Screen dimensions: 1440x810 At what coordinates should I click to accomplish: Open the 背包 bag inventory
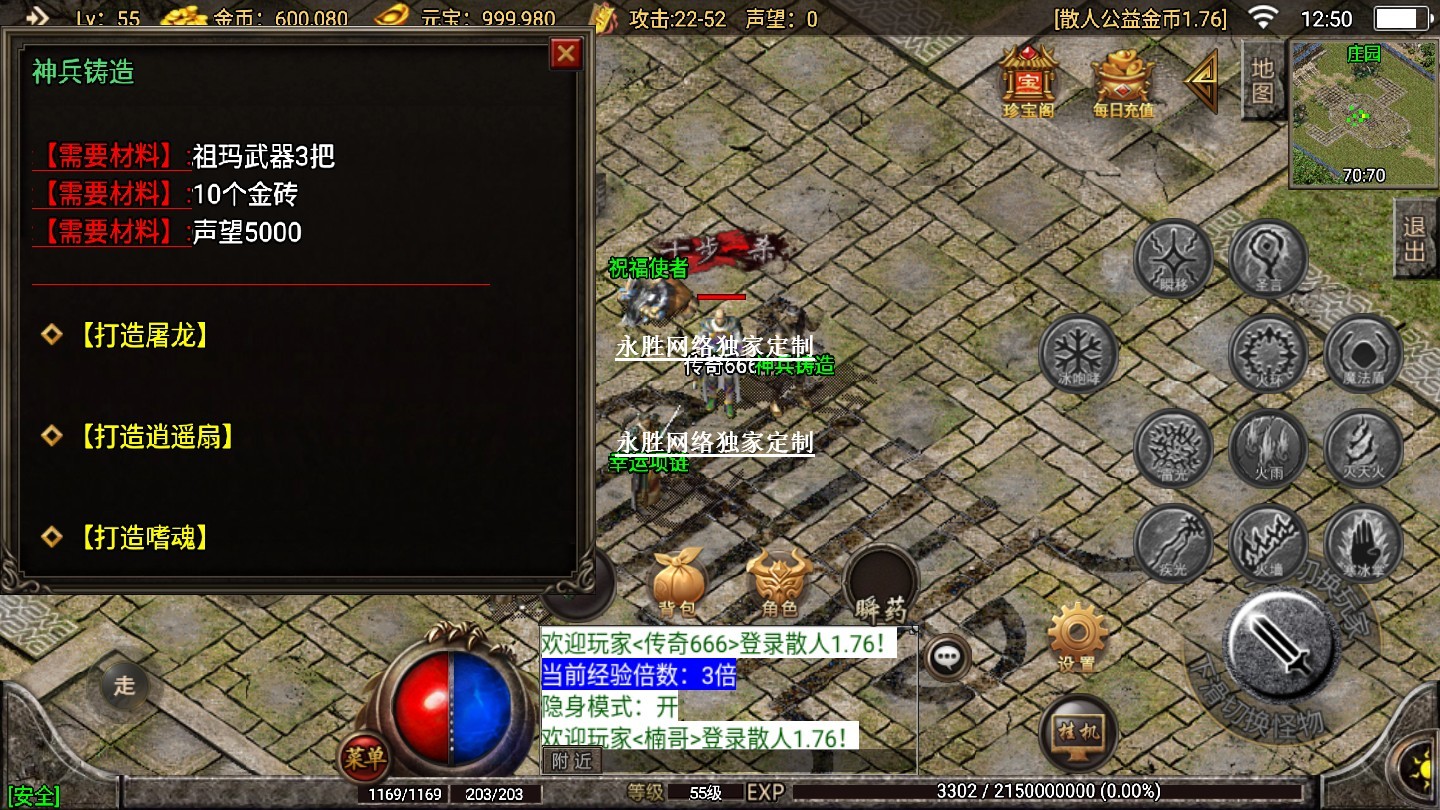click(680, 583)
